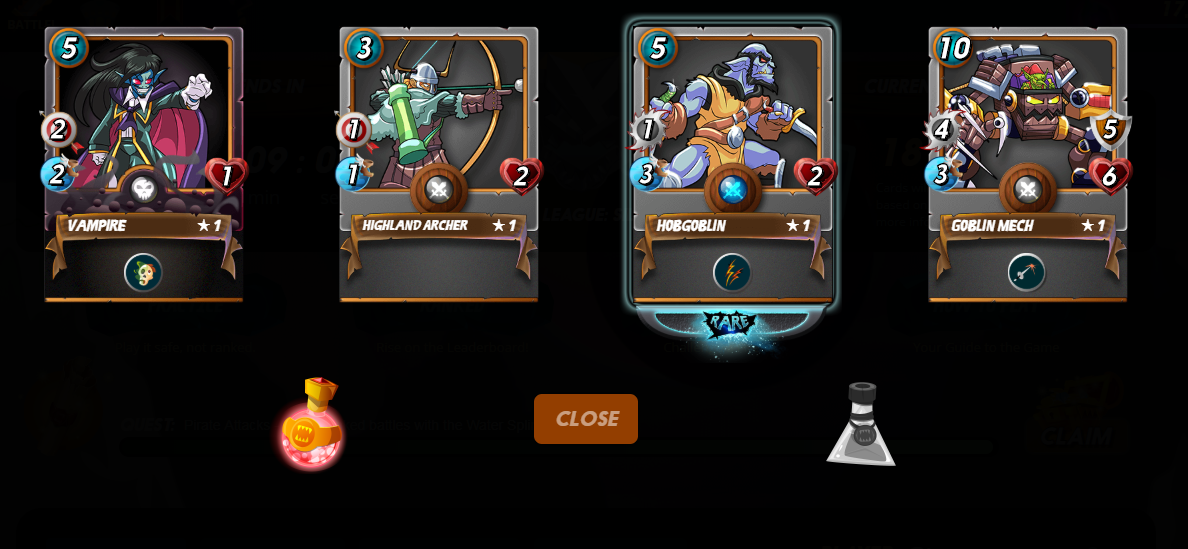
Task: Click the grey alchemy potion flask
Action: click(860, 425)
